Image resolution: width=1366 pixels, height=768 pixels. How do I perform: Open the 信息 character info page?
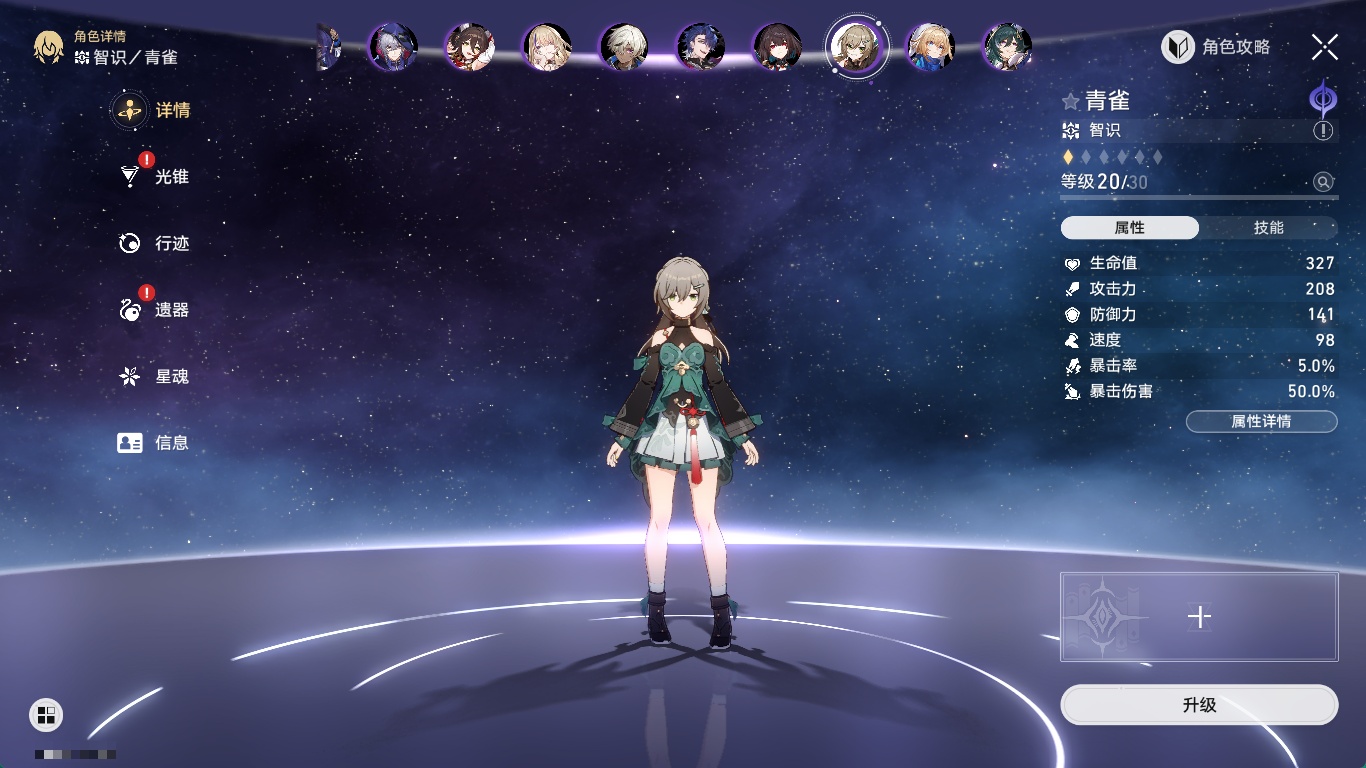[155, 442]
